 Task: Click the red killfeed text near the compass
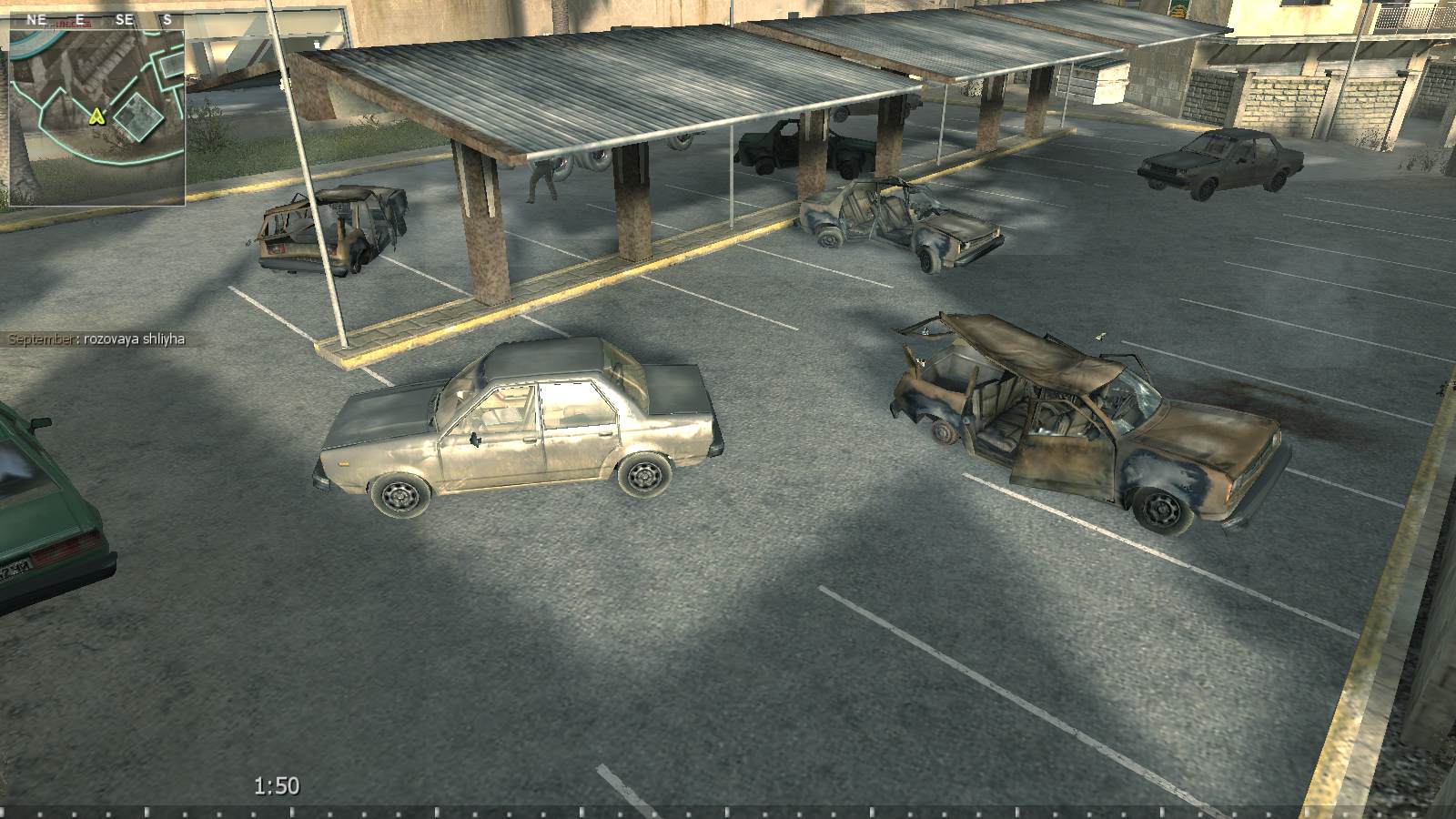pos(76,23)
